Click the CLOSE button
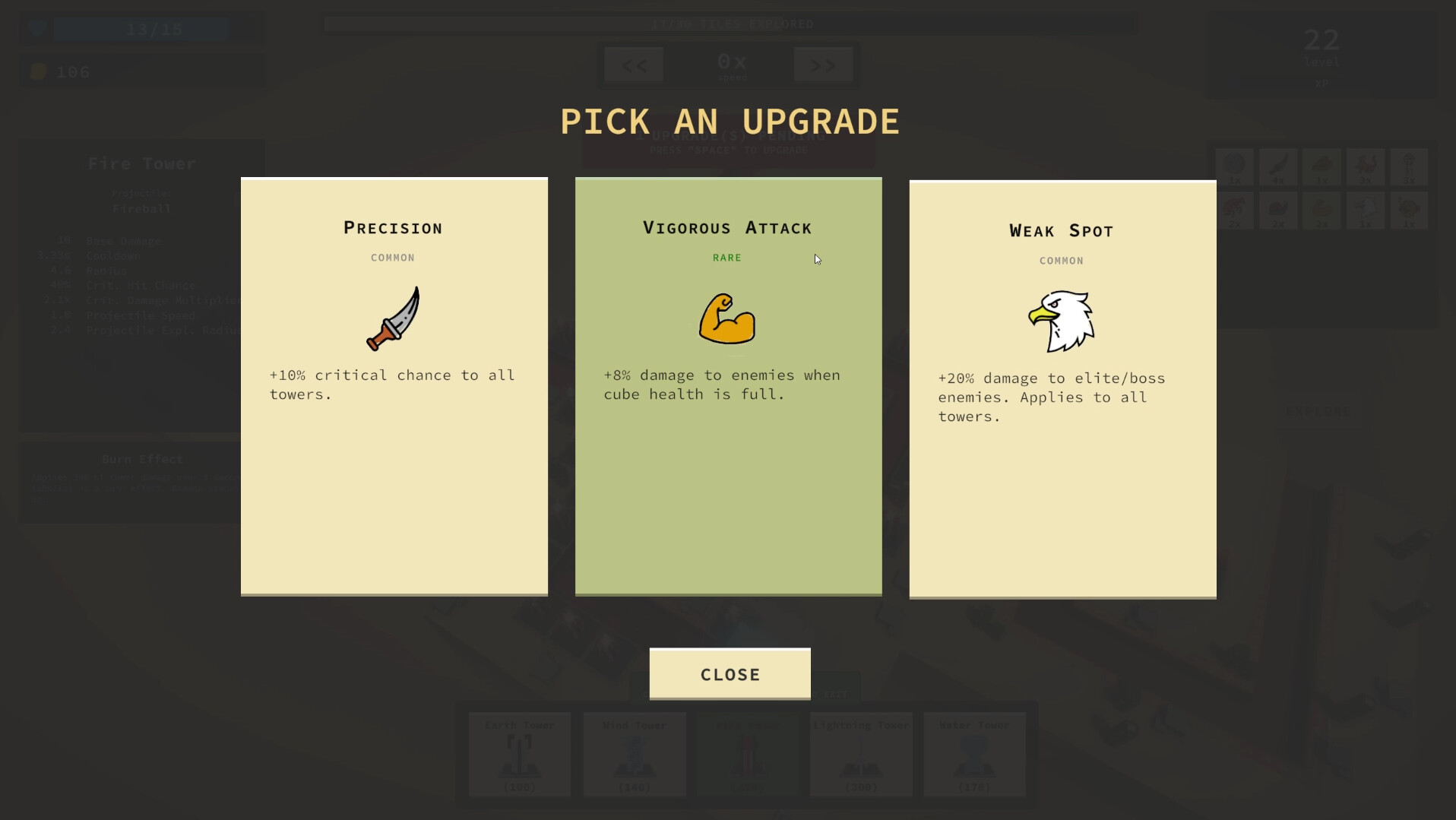This screenshot has height=820, width=1456. tap(729, 673)
